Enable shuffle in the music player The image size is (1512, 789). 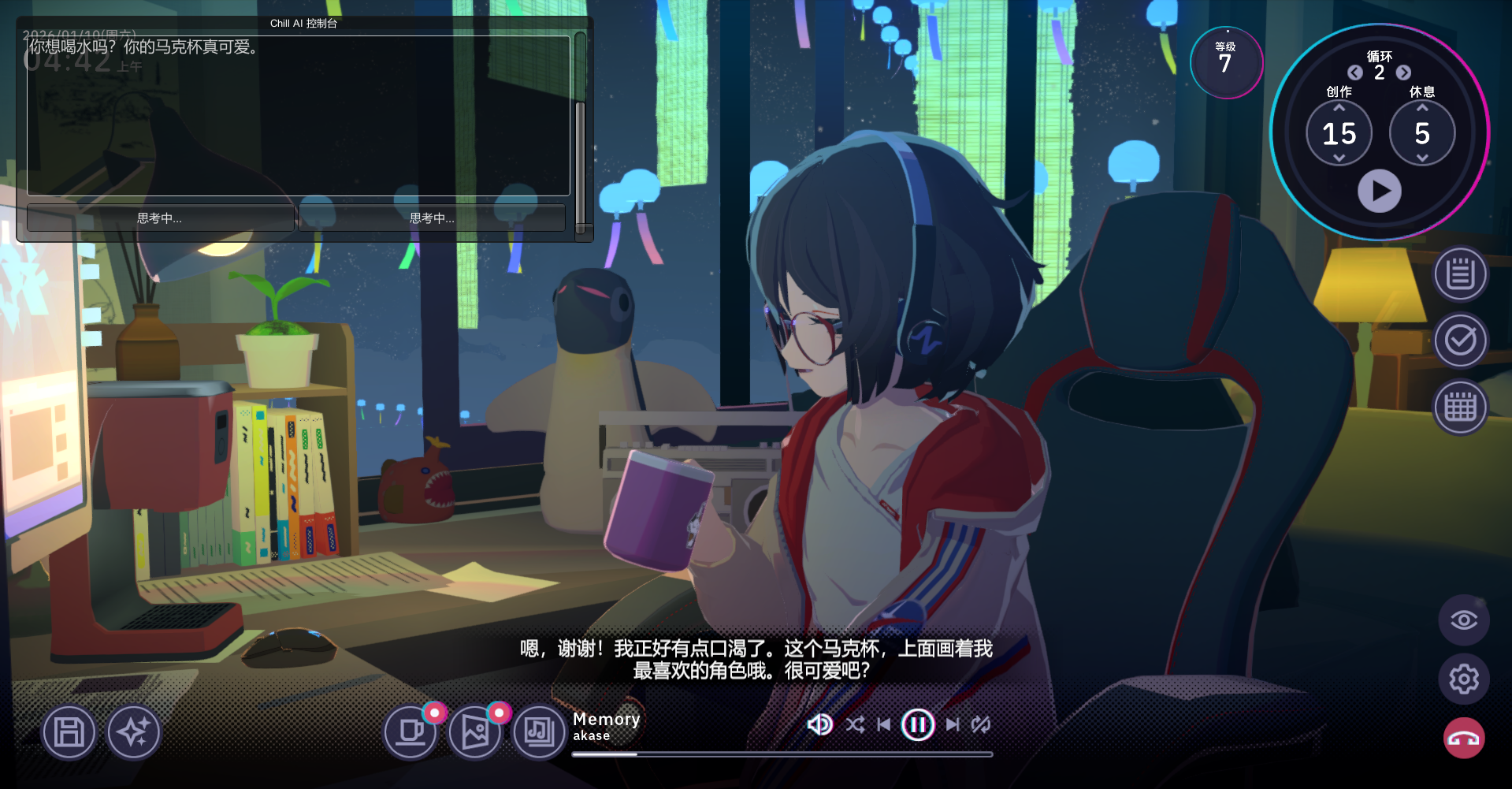pos(854,724)
